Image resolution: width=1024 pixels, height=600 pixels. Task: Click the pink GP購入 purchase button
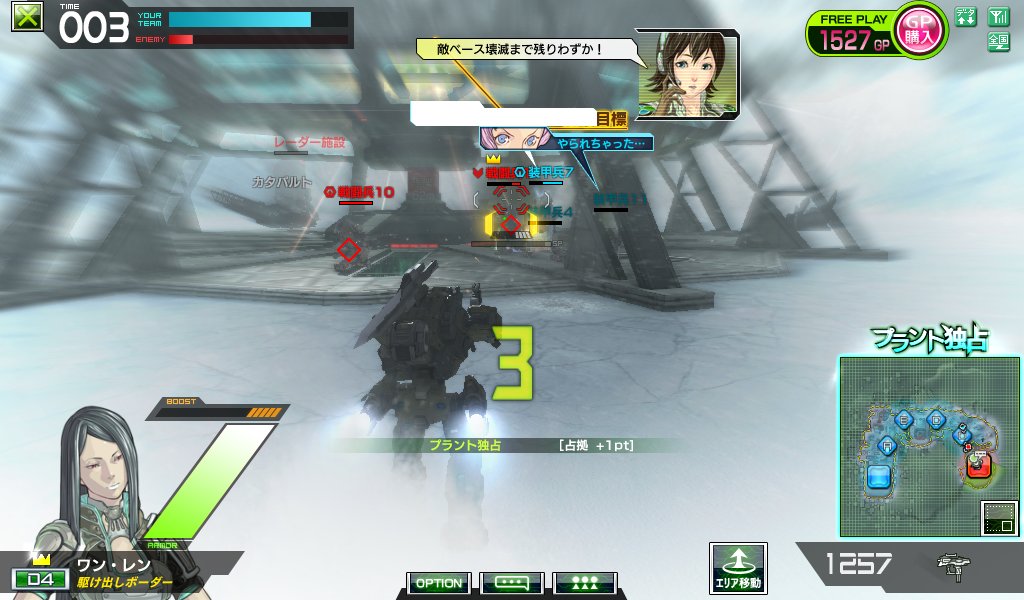919,30
